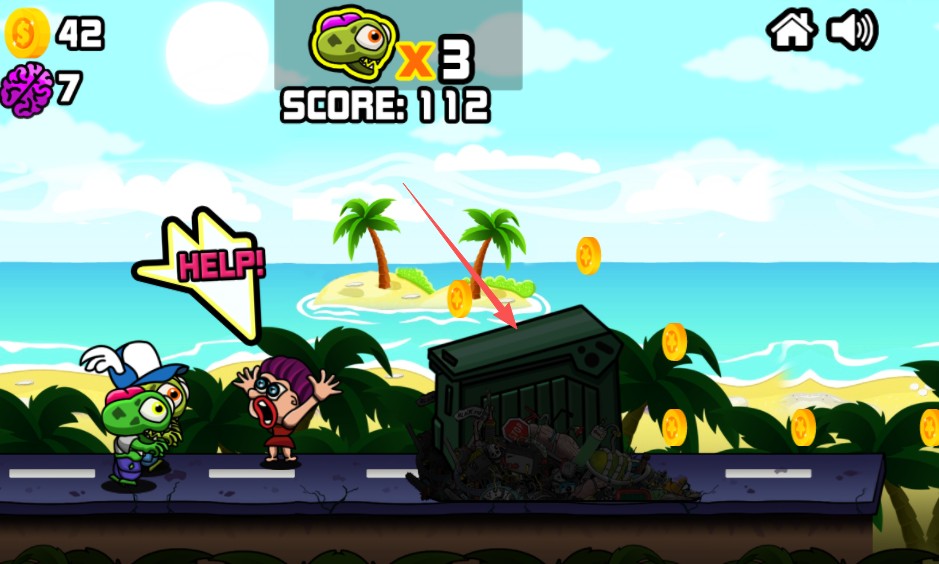This screenshot has height=564, width=939.
Task: Return to the home menu
Action: [x=792, y=30]
